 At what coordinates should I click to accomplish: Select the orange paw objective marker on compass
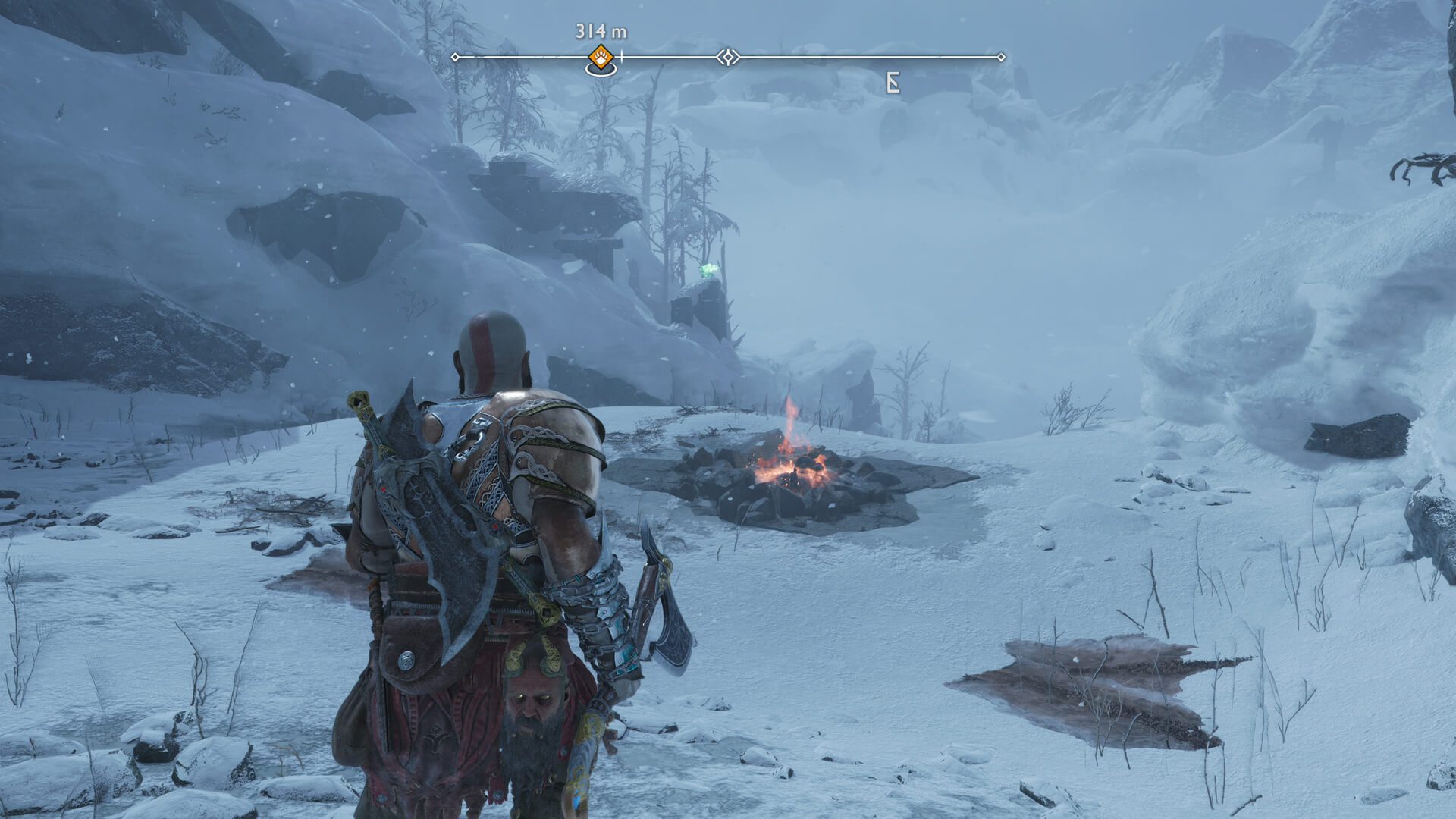pos(601,57)
